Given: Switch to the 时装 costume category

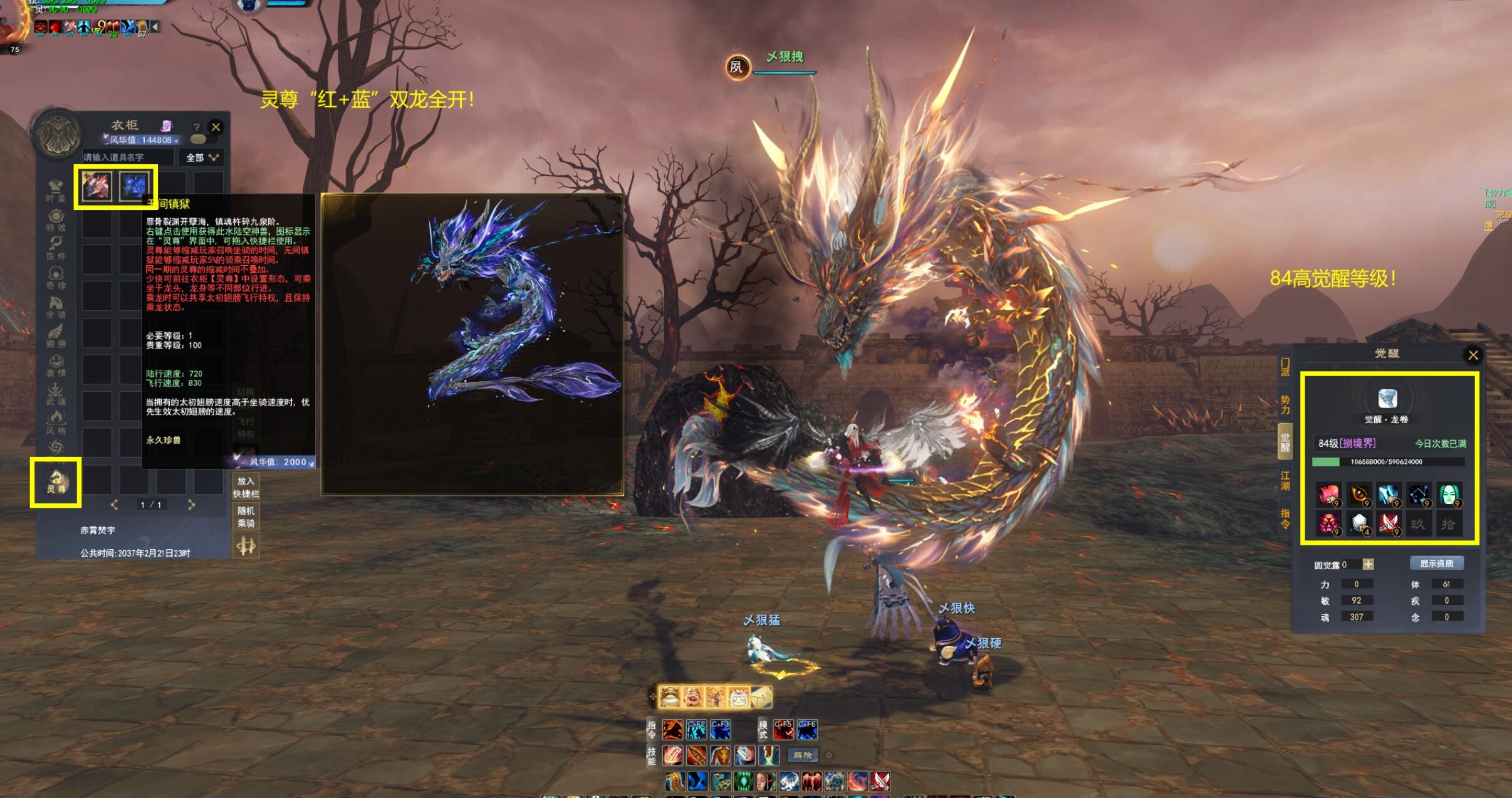Looking at the screenshot, I should [56, 191].
